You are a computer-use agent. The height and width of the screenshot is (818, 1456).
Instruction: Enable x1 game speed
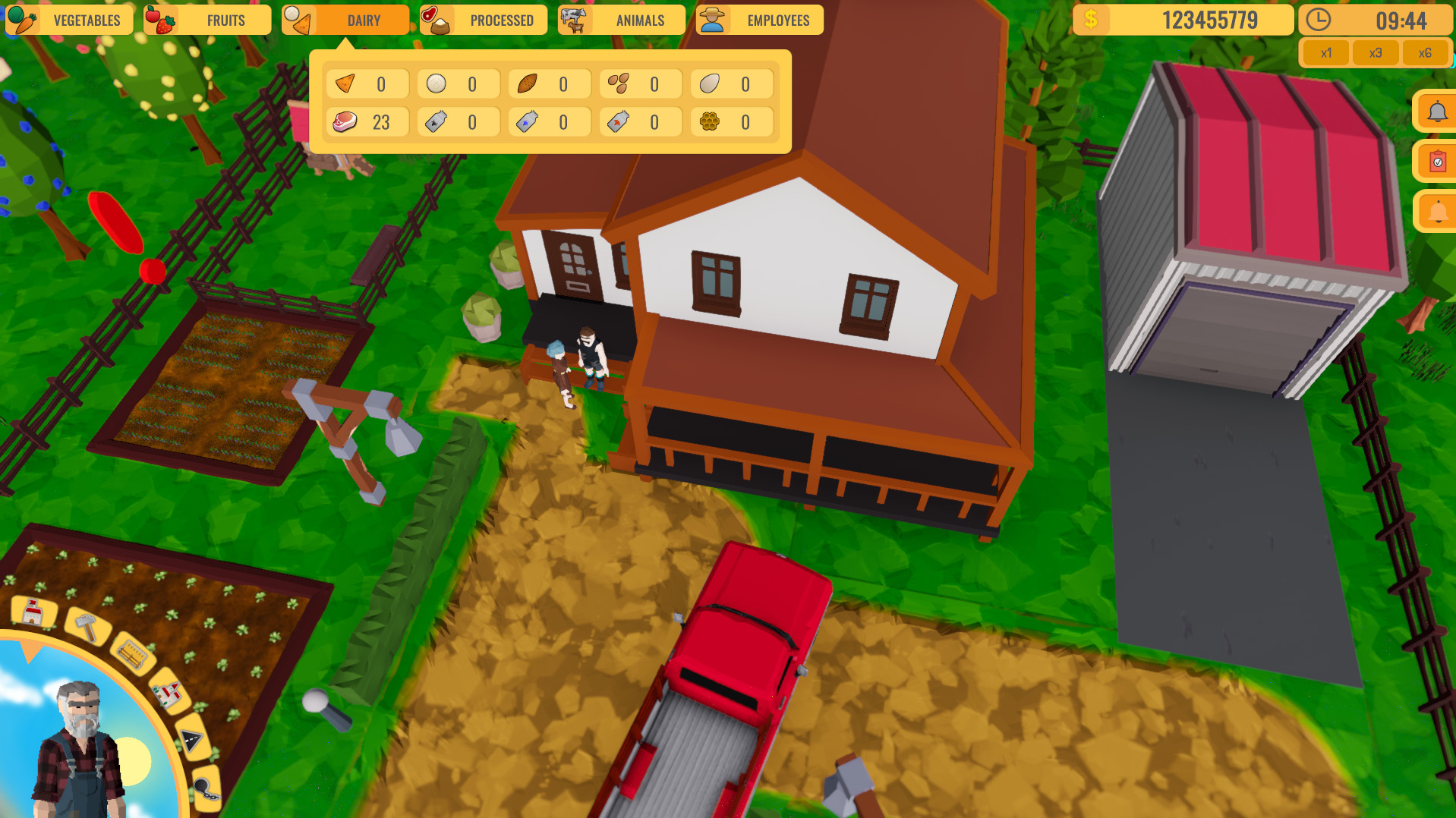click(x=1326, y=52)
